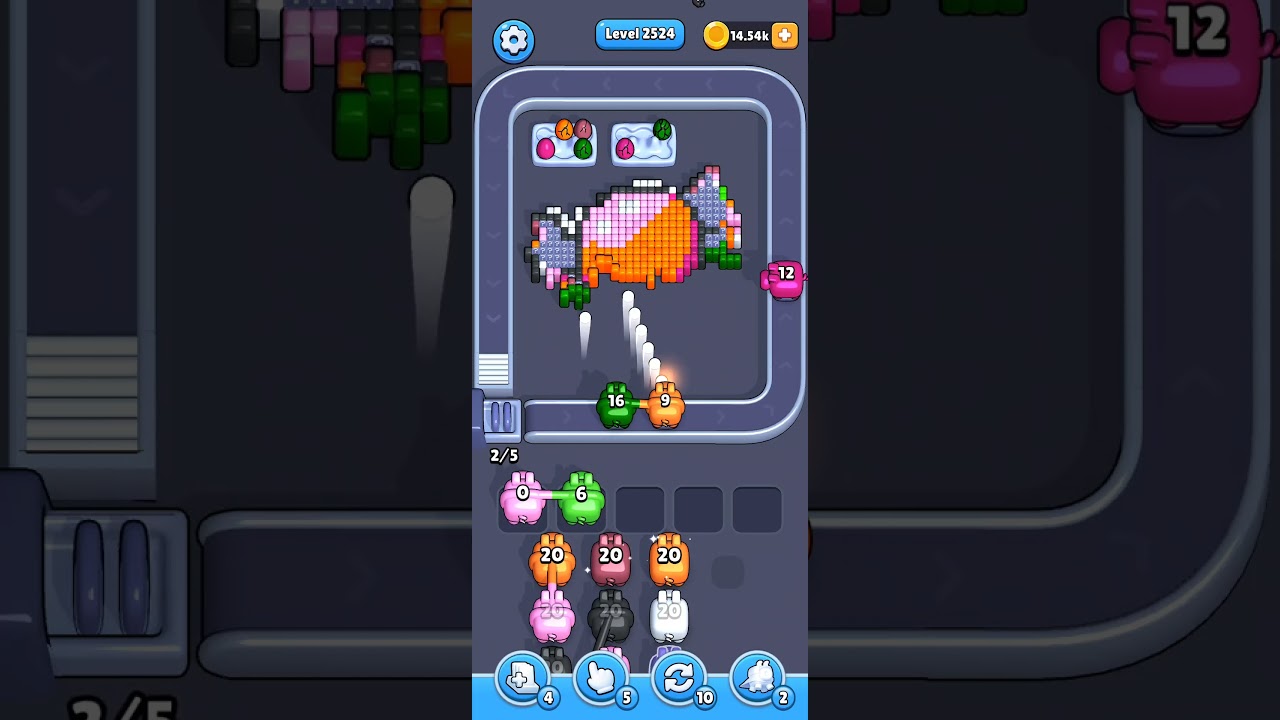Tap the striped lever beside the track entrance
Viewport: 1280px width, 720px height.
coord(493,371)
